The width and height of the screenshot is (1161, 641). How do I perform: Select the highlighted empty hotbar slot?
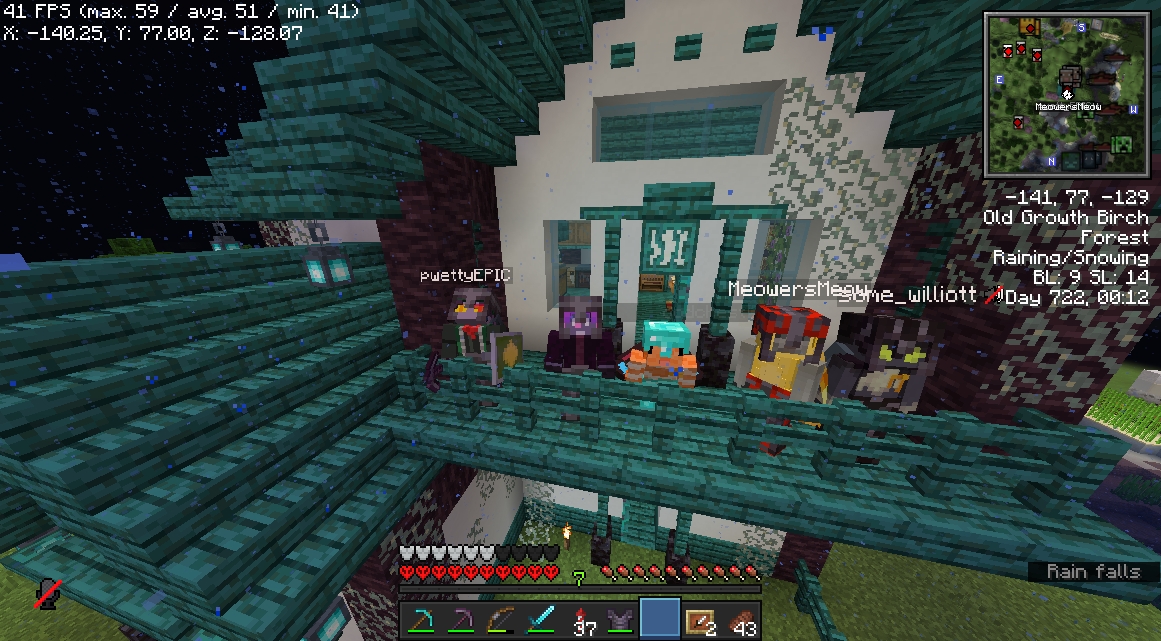click(660, 620)
